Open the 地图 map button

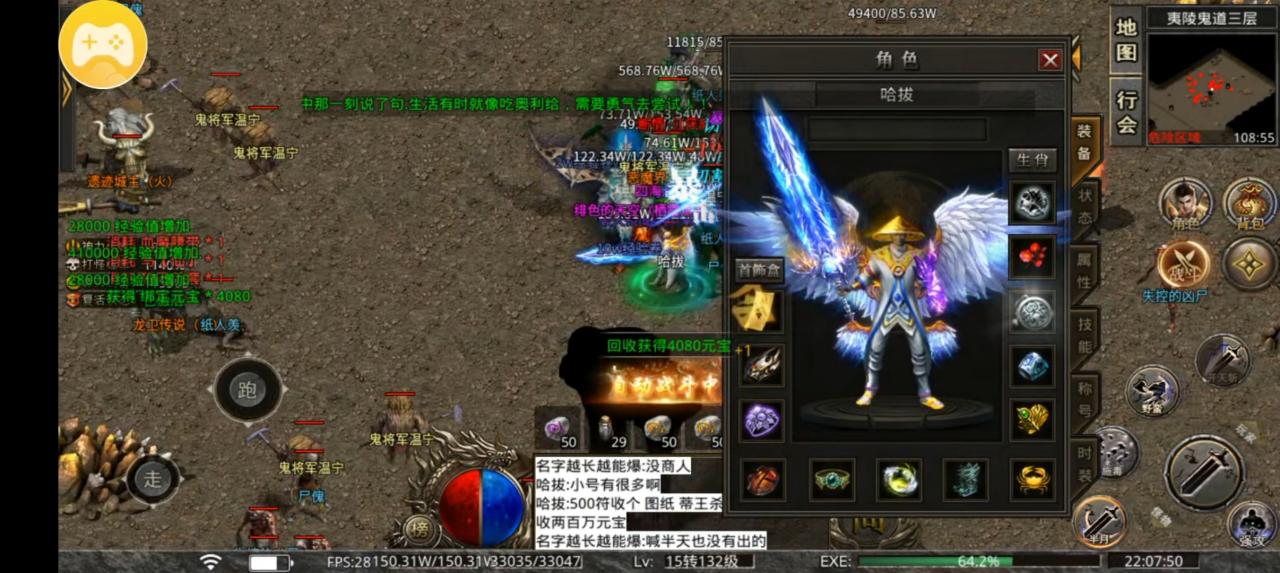[1127, 40]
